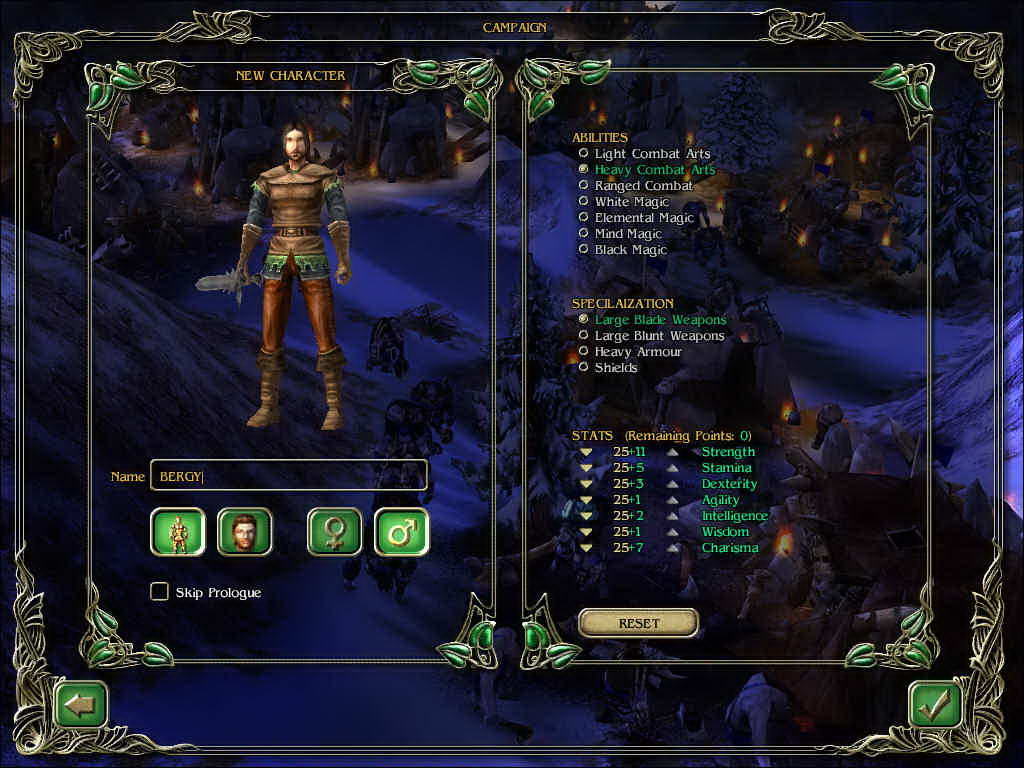Go back with the green left arrow

point(81,705)
